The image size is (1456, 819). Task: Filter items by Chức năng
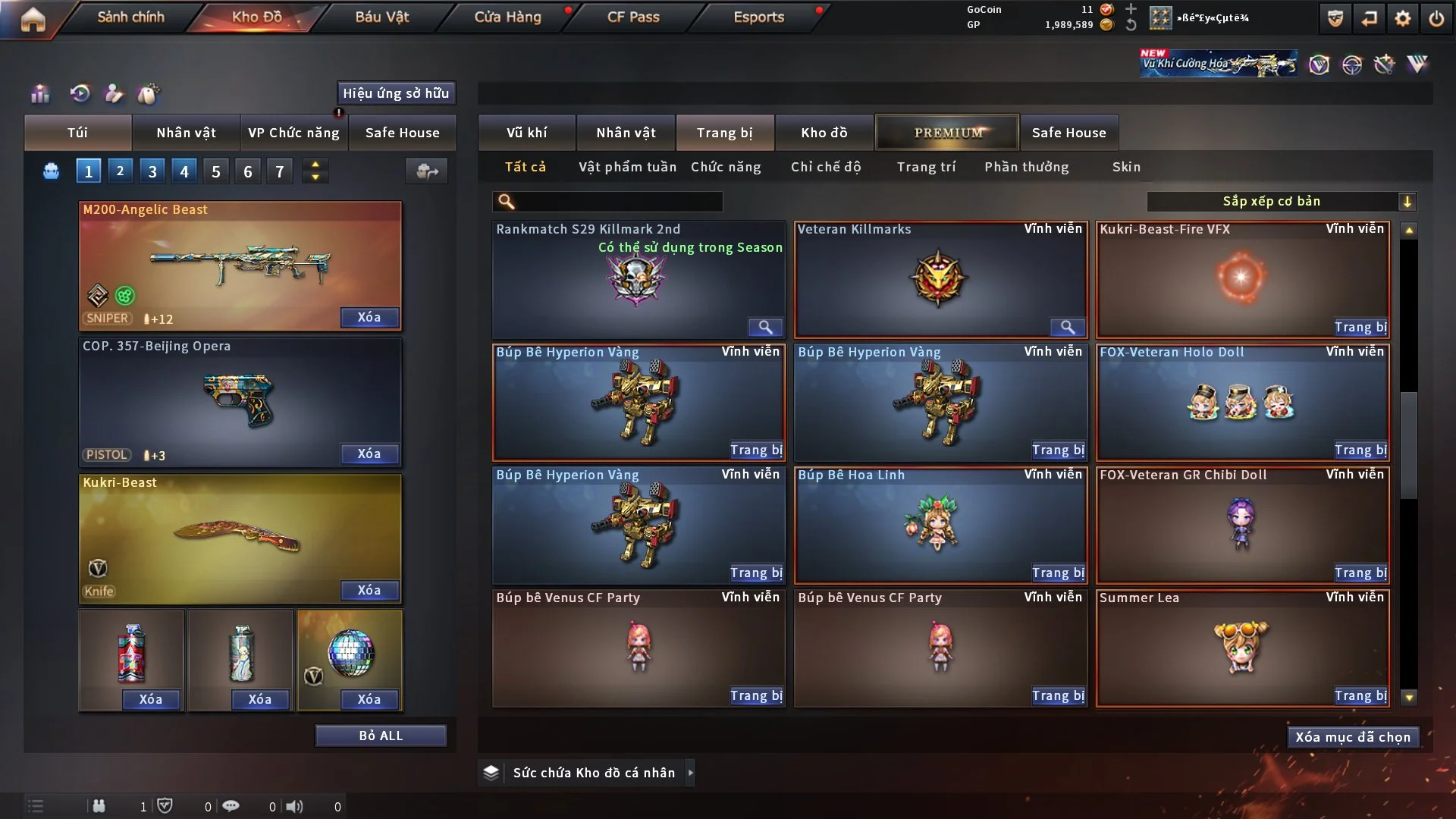tap(726, 167)
